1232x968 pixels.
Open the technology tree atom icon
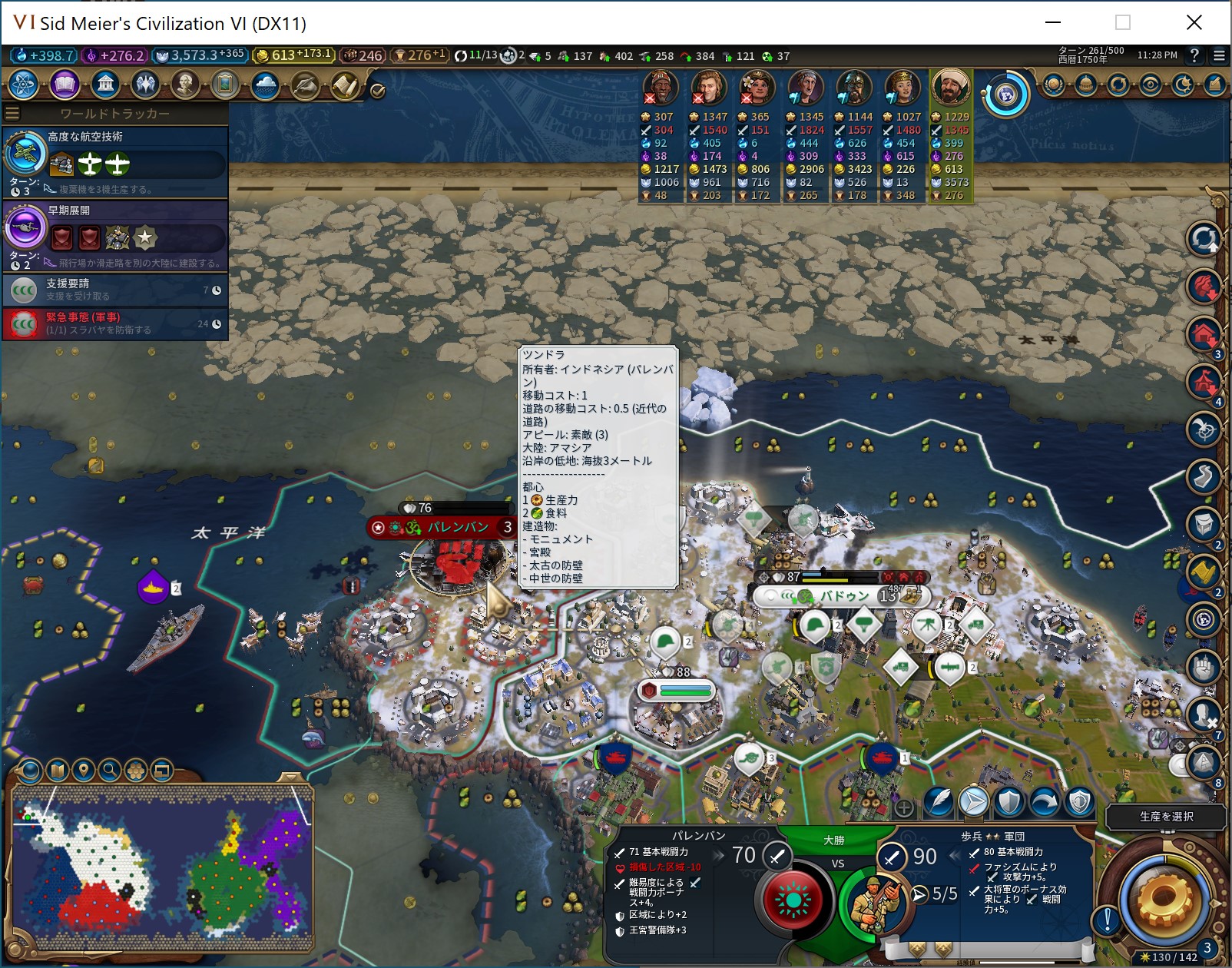(x=24, y=84)
